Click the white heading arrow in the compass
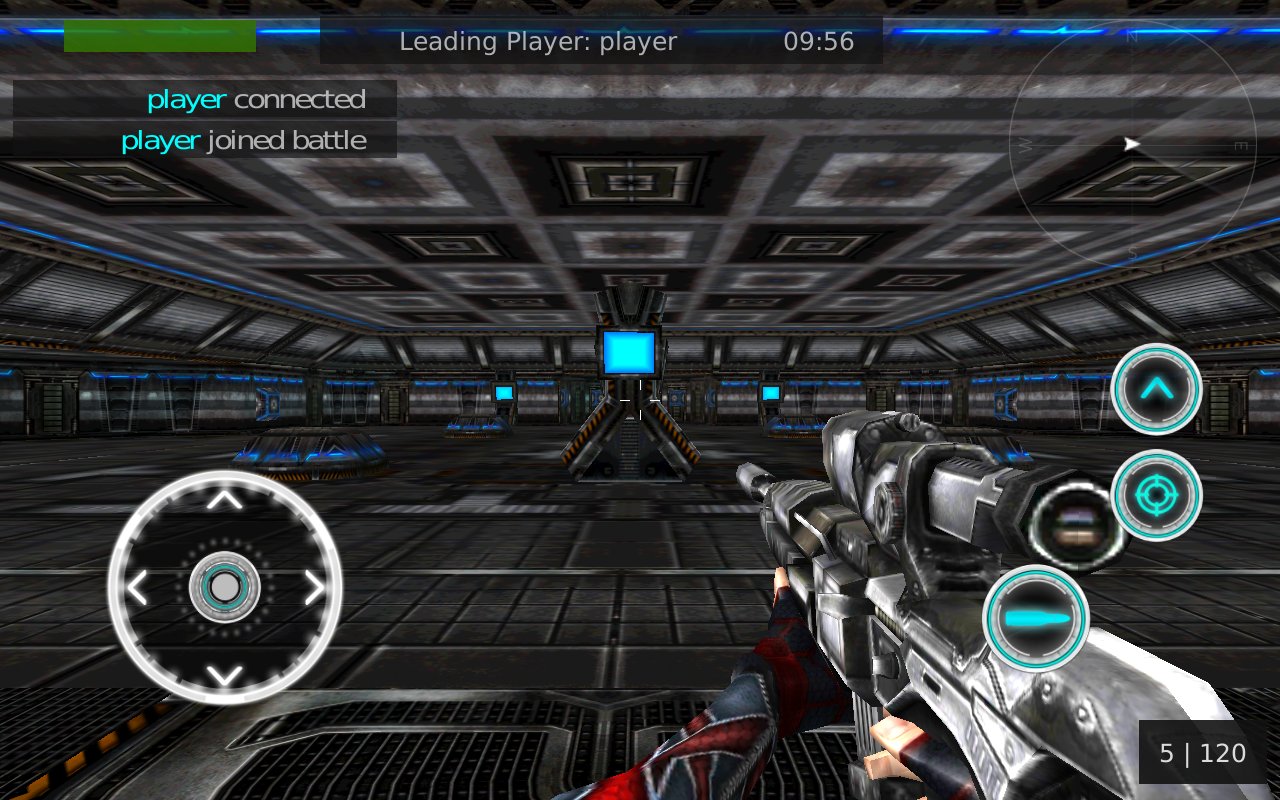 click(1132, 144)
